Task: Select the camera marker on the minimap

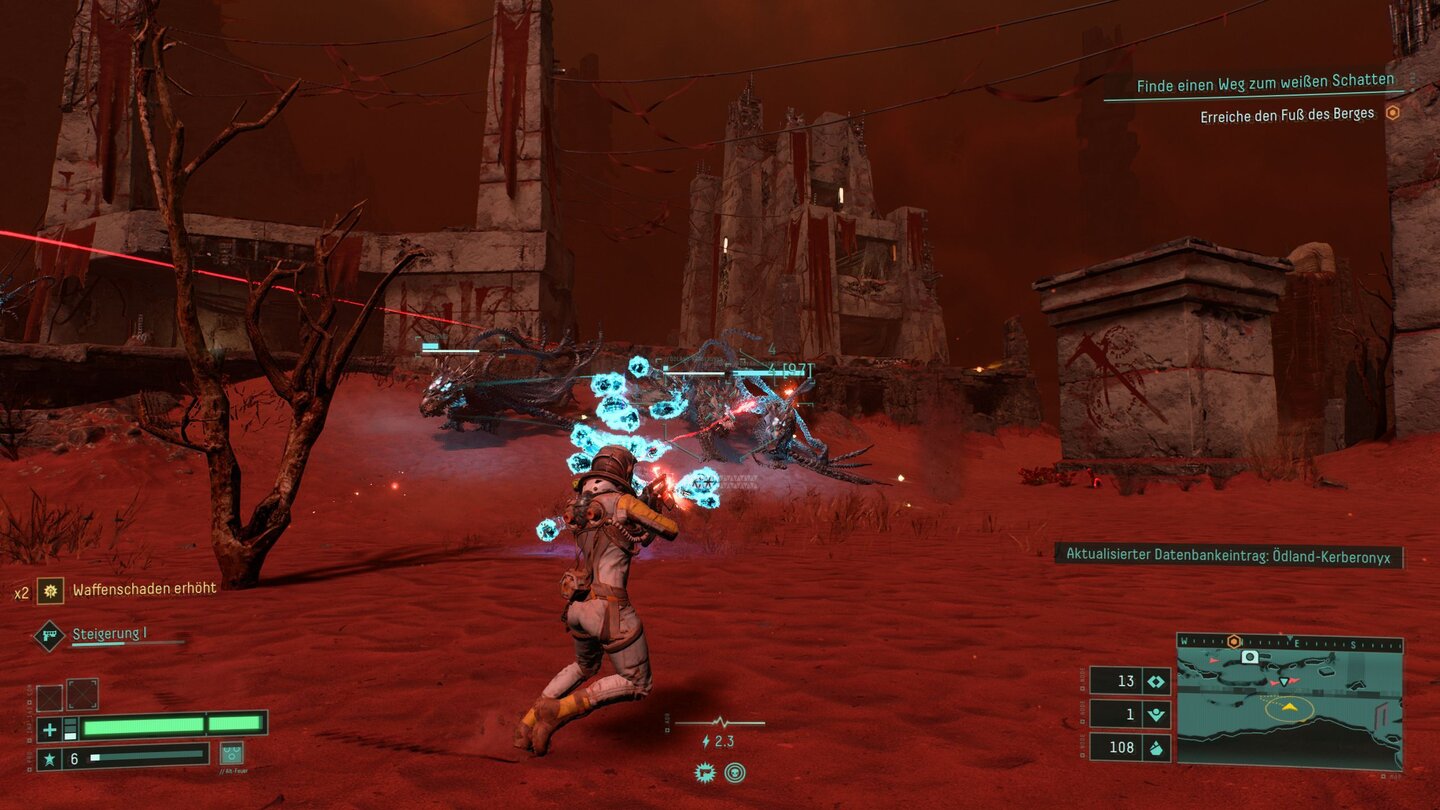Action: click(x=1249, y=657)
